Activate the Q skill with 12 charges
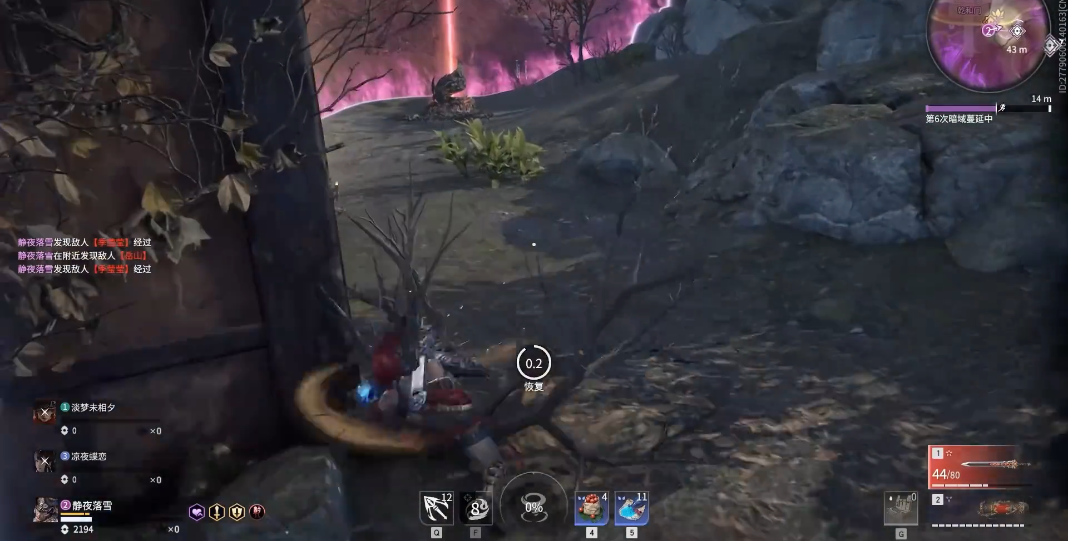 pos(437,508)
